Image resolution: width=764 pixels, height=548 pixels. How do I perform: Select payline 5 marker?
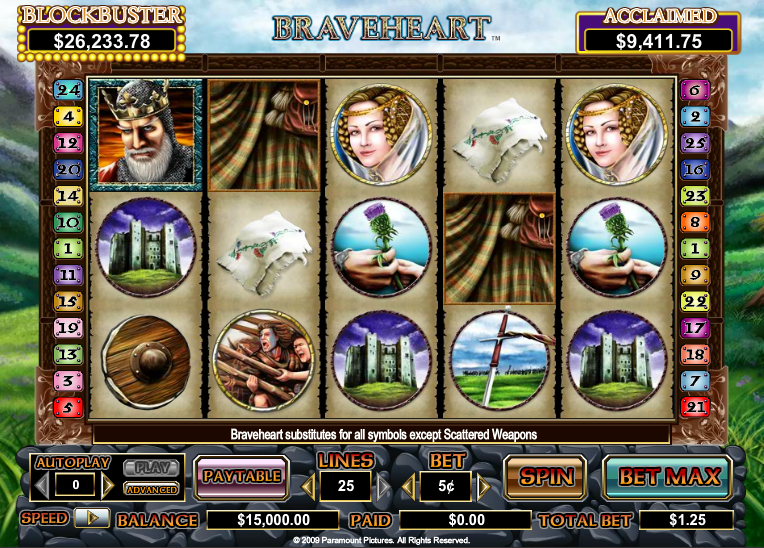[68, 406]
